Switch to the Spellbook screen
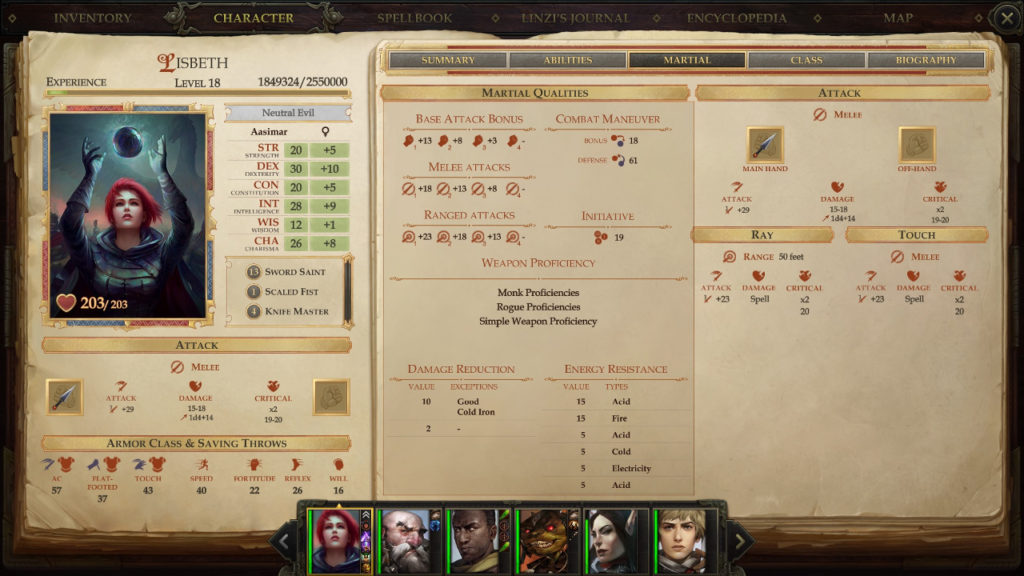Screen dimensions: 1024x576 413,18
